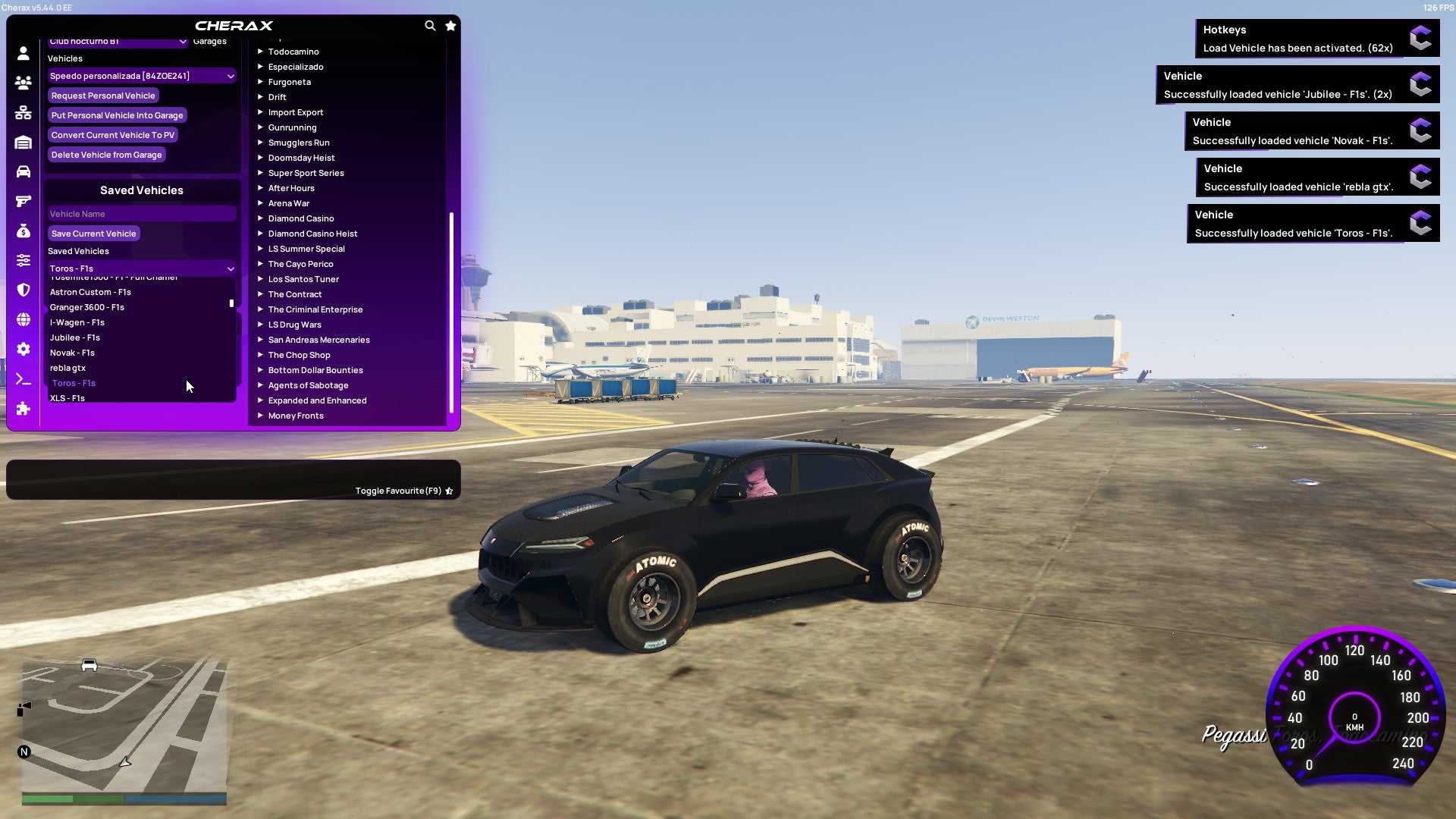The width and height of the screenshot is (1456, 819).
Task: Click the Save Current Vehicle button
Action: click(93, 233)
